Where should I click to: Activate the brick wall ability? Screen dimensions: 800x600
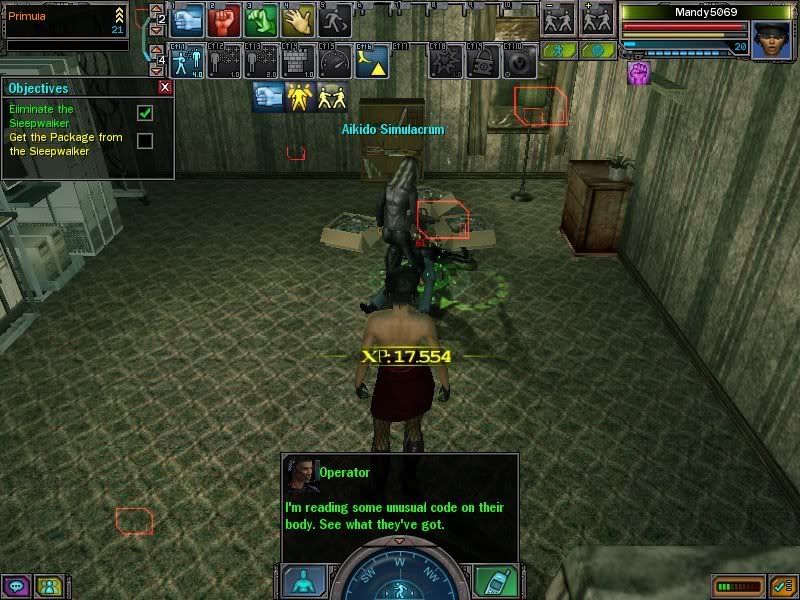pyautogui.click(x=296, y=61)
